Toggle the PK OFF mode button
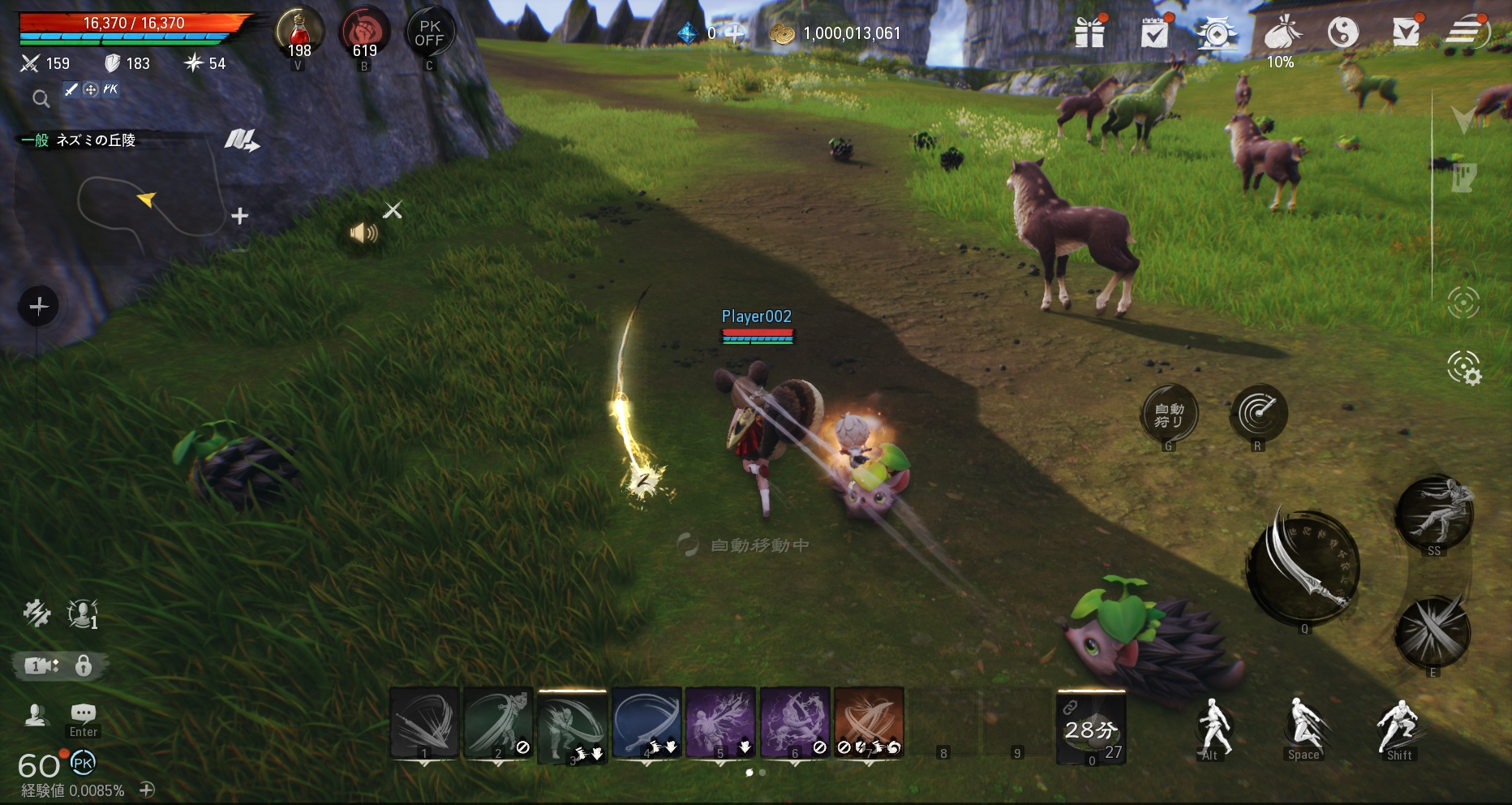Viewport: 1512px width, 805px height. tap(429, 34)
